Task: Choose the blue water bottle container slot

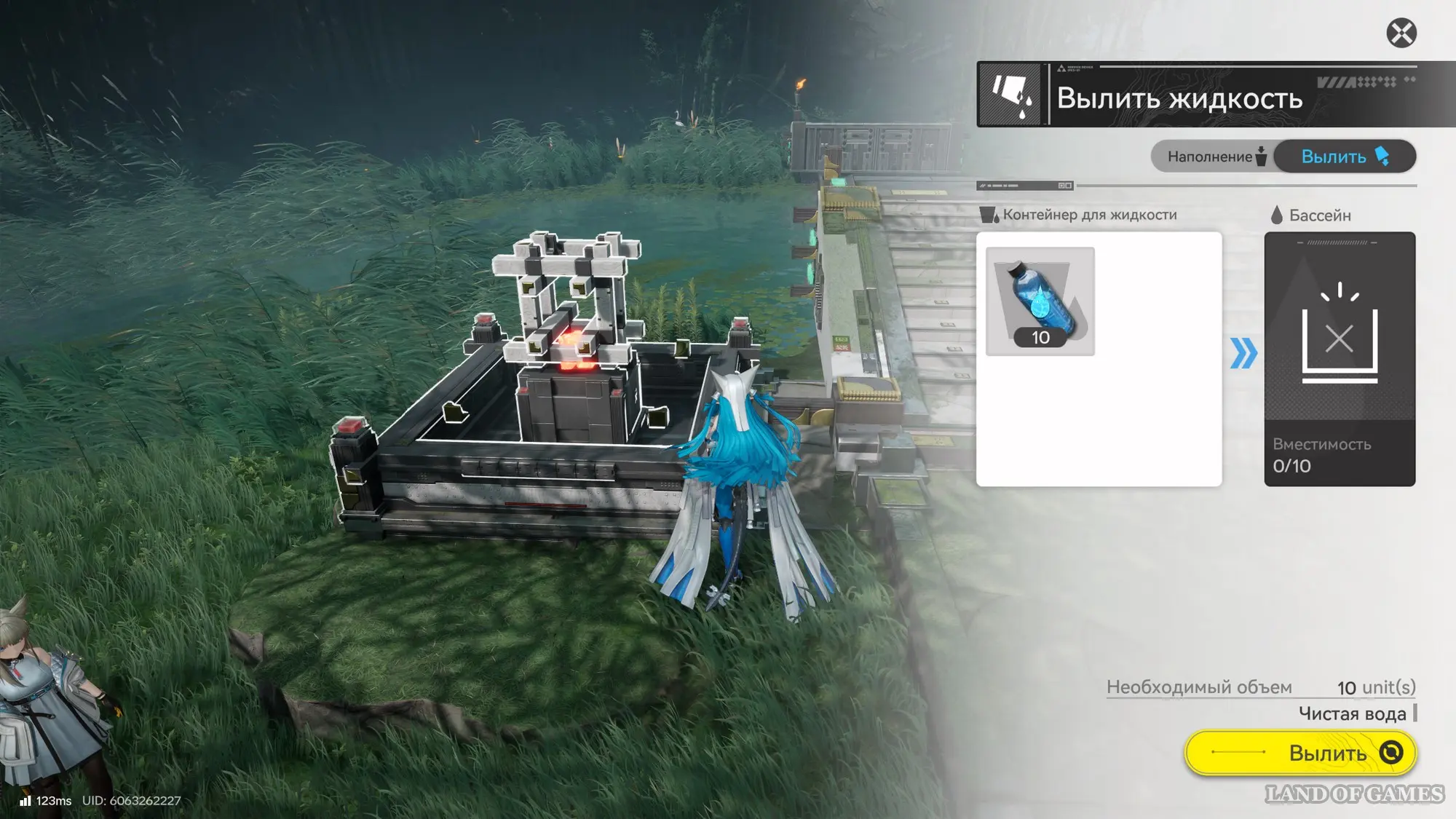Action: tap(1040, 301)
